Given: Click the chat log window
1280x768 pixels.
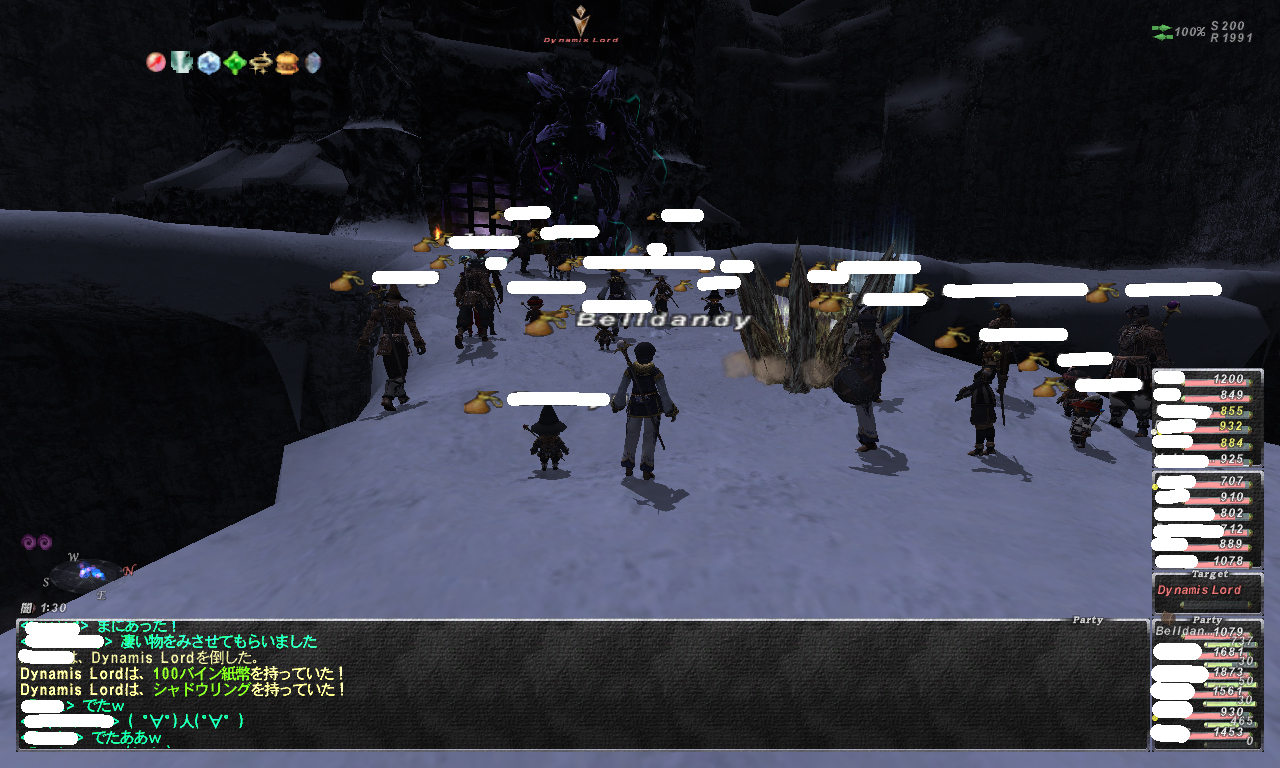Looking at the screenshot, I should 582,685.
